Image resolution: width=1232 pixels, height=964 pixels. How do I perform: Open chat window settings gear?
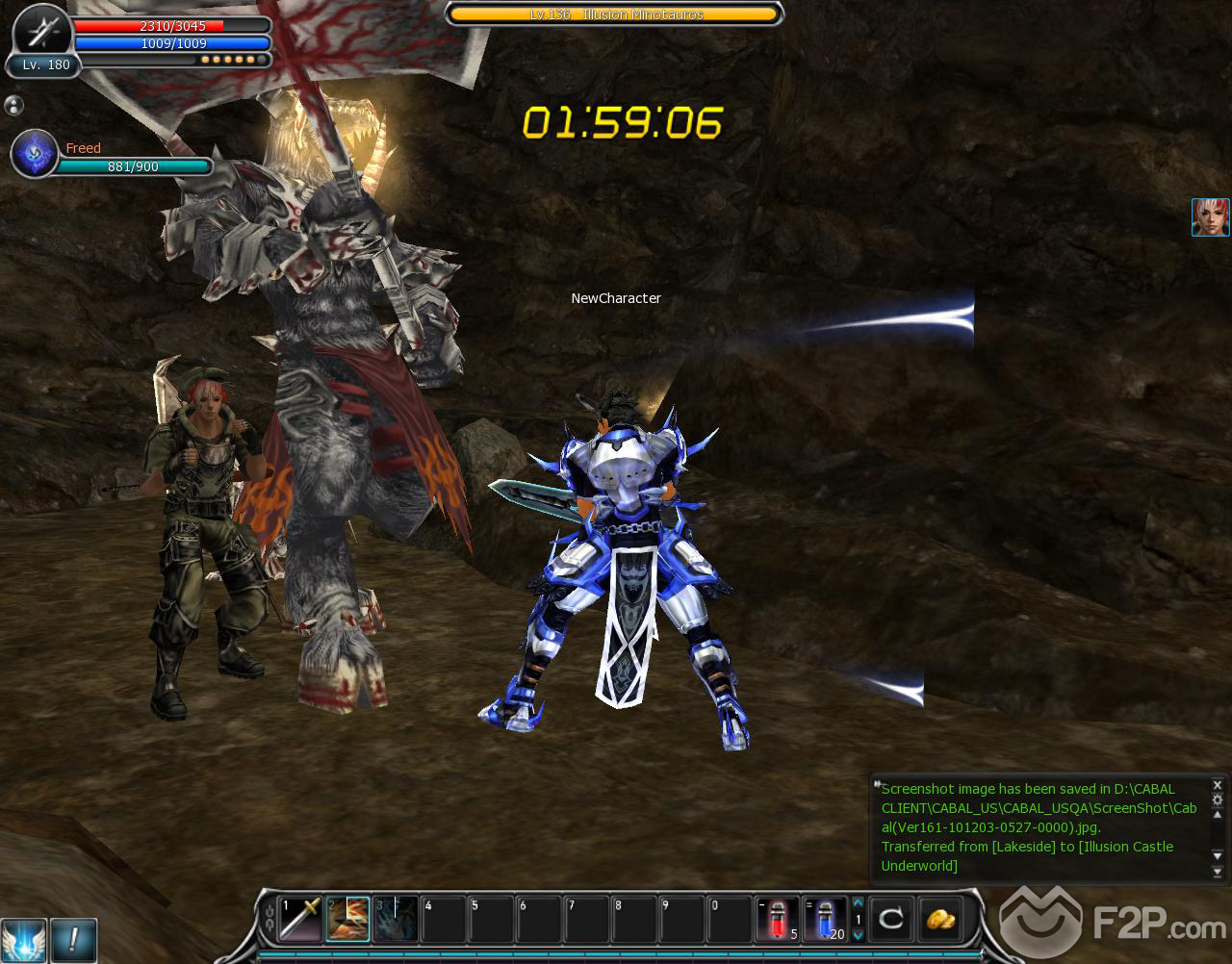(x=1218, y=800)
